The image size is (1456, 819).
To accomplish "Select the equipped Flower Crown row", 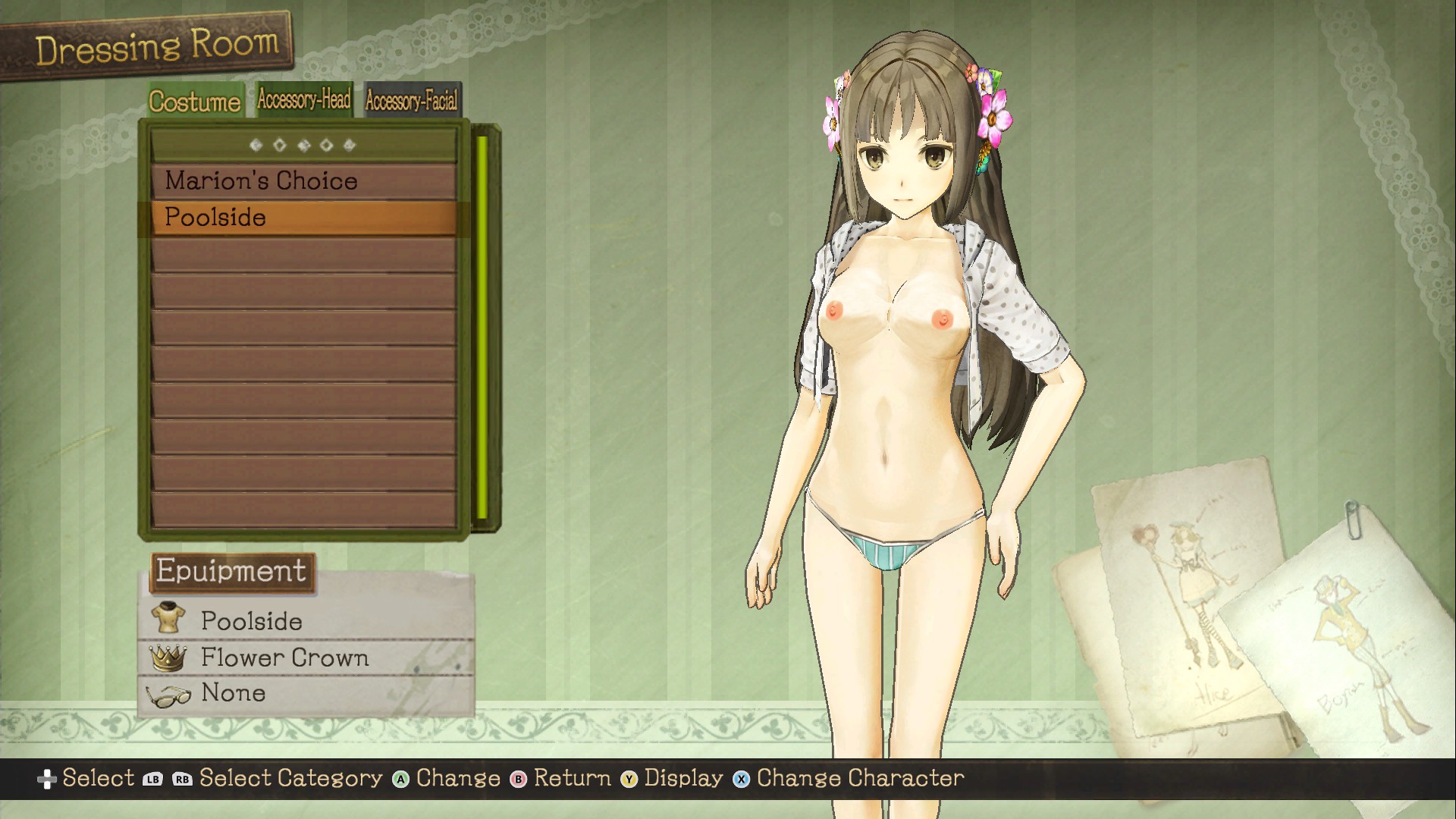I will point(306,657).
